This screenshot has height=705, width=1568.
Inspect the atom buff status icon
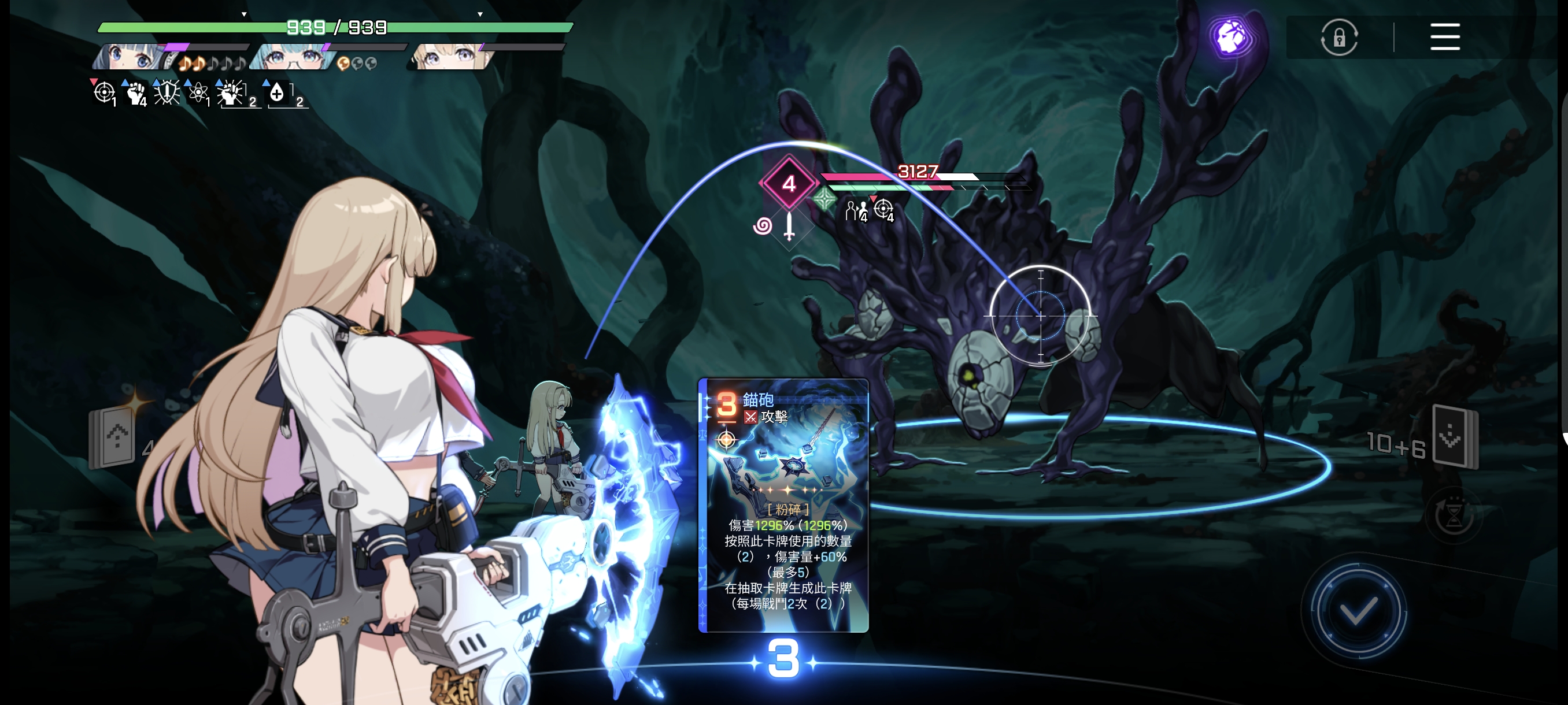coord(197,93)
